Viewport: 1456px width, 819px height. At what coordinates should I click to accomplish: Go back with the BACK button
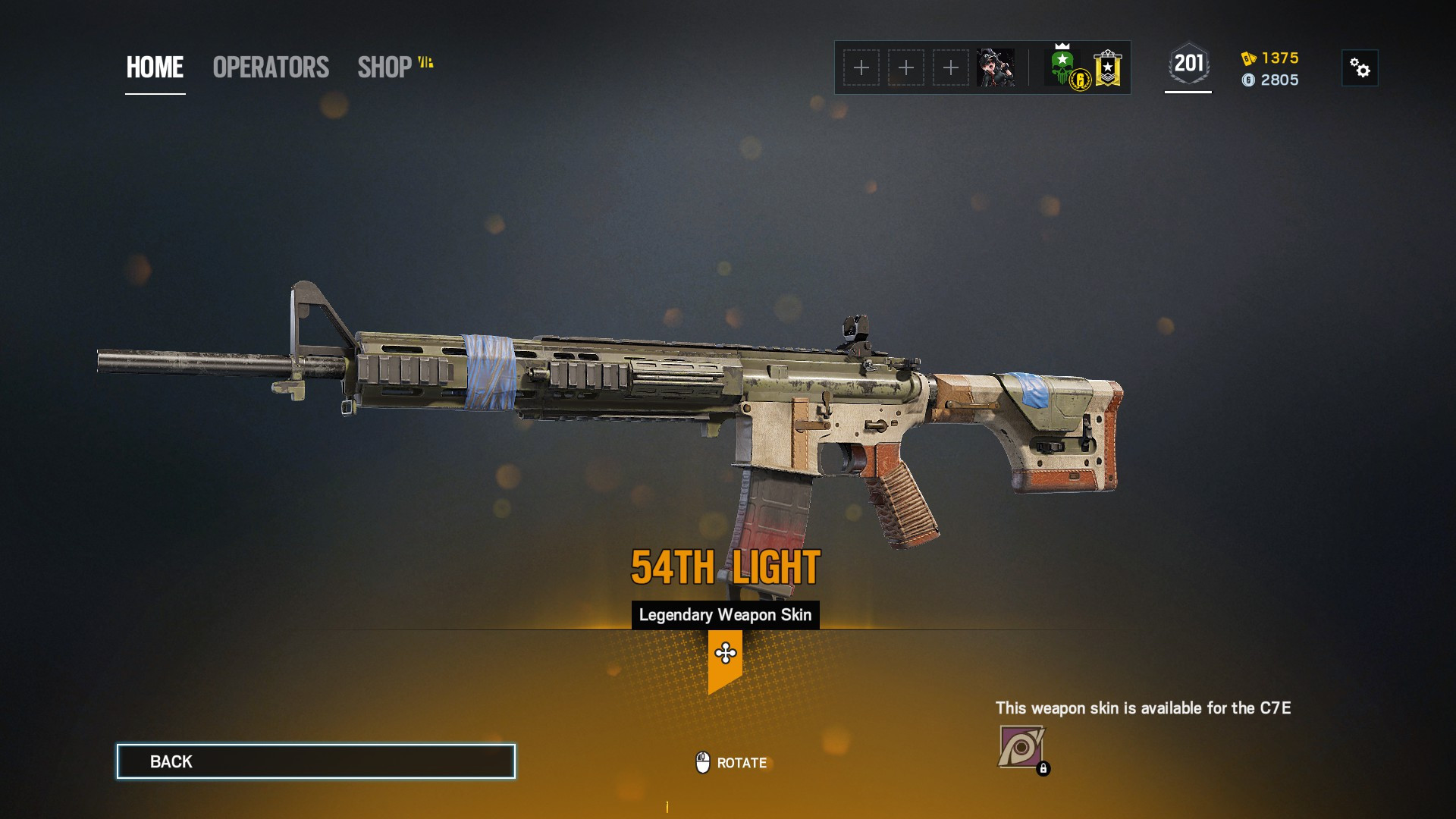[x=315, y=761]
